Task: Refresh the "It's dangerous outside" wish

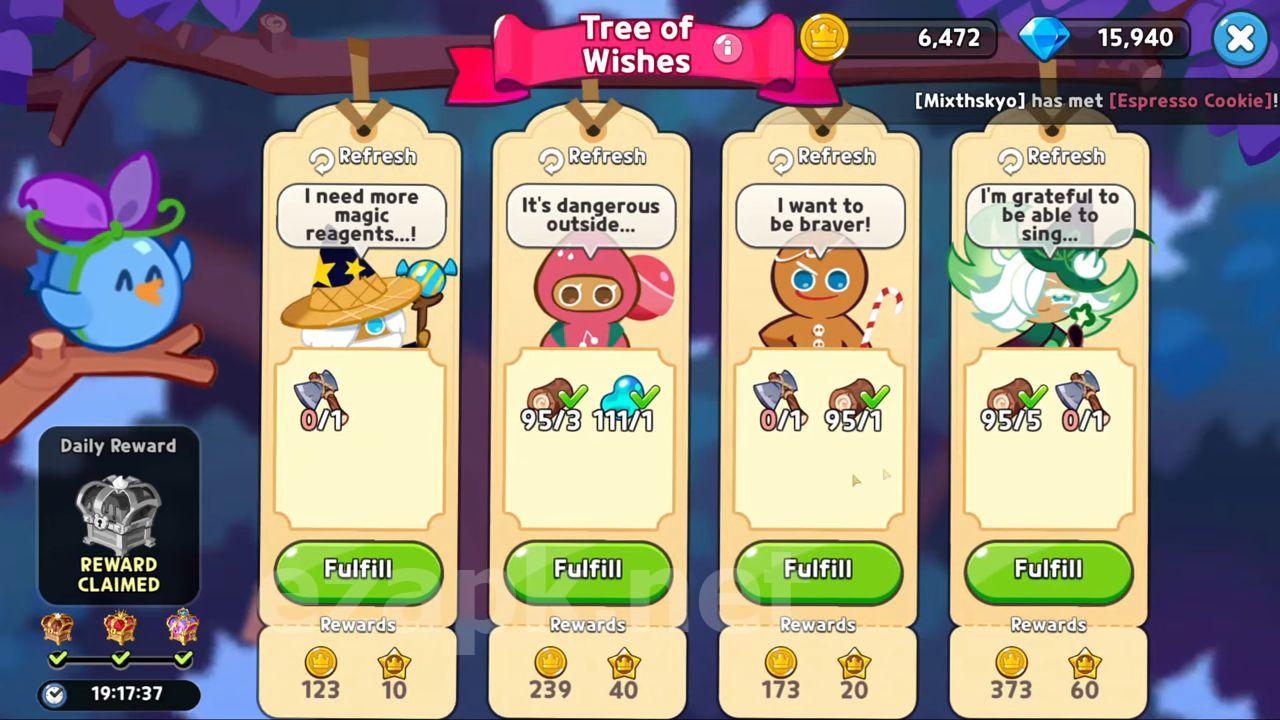Action: (x=592, y=157)
